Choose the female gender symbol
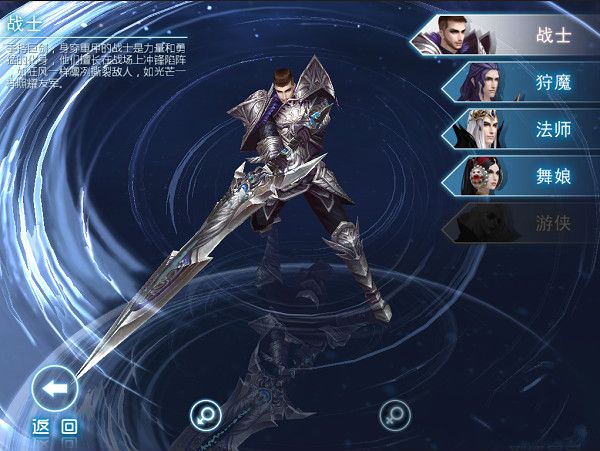Image resolution: width=600 pixels, height=451 pixels. (x=394, y=413)
